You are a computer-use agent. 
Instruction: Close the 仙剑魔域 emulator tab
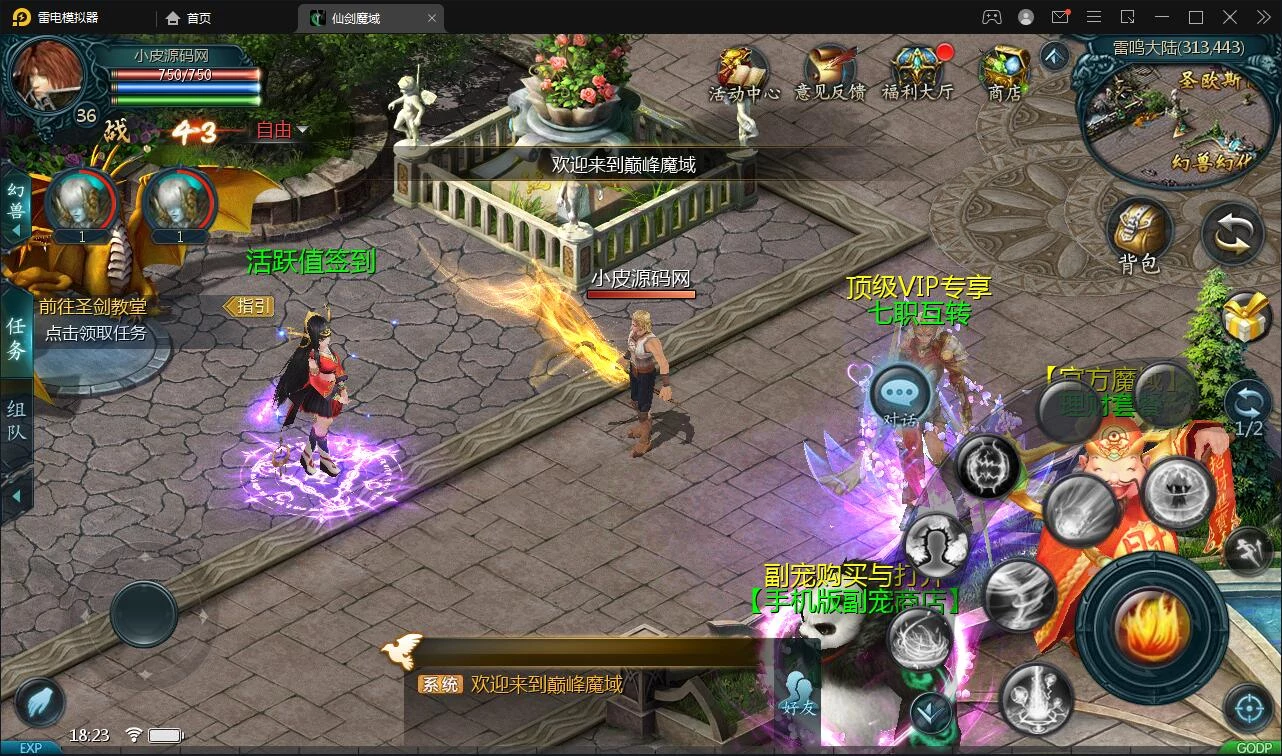(x=432, y=18)
